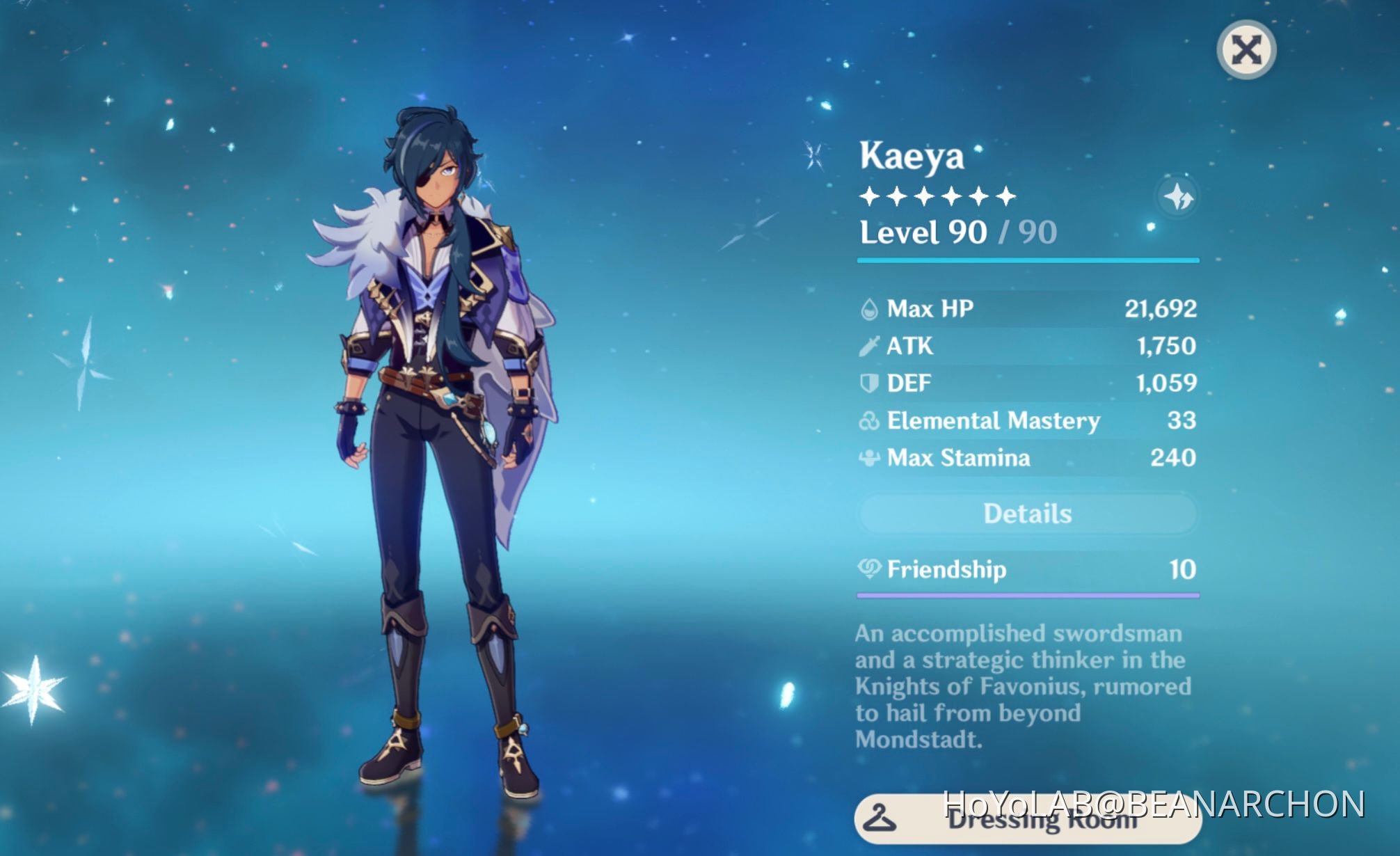Open the constellation sparkle icon beside Kaeya's stars
The width and height of the screenshot is (1400, 856).
1179,196
